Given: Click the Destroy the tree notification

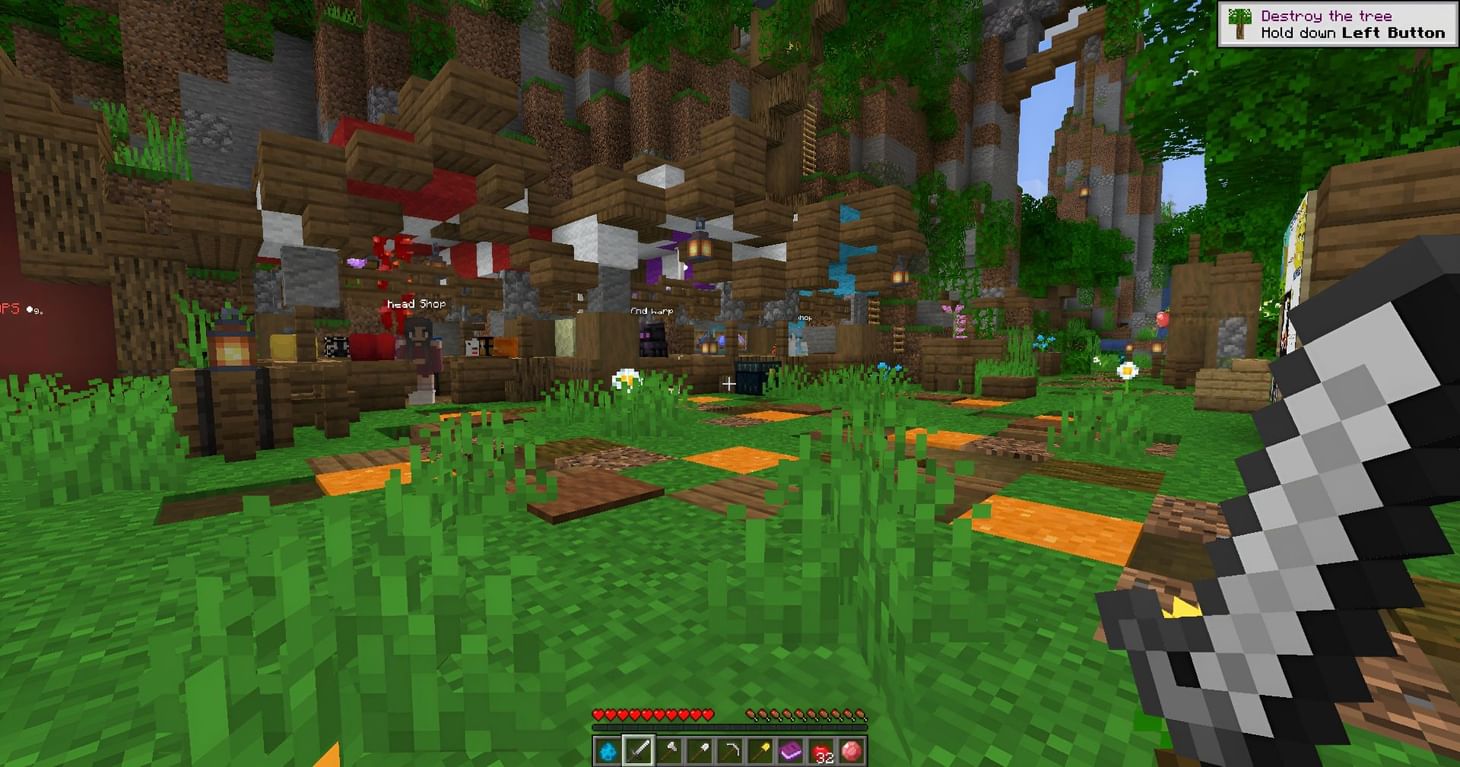Looking at the screenshot, I should pos(1340,23).
